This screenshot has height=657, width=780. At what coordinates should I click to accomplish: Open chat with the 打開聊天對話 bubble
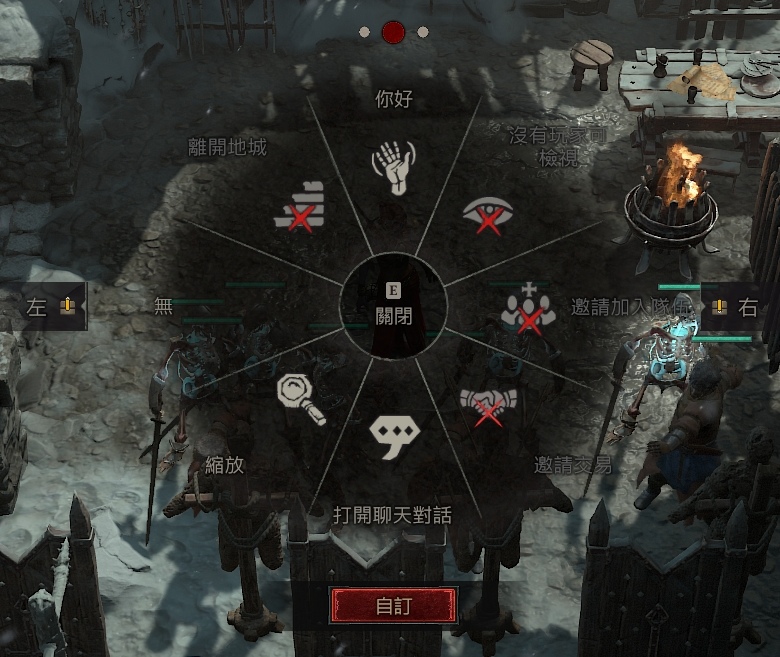[394, 433]
